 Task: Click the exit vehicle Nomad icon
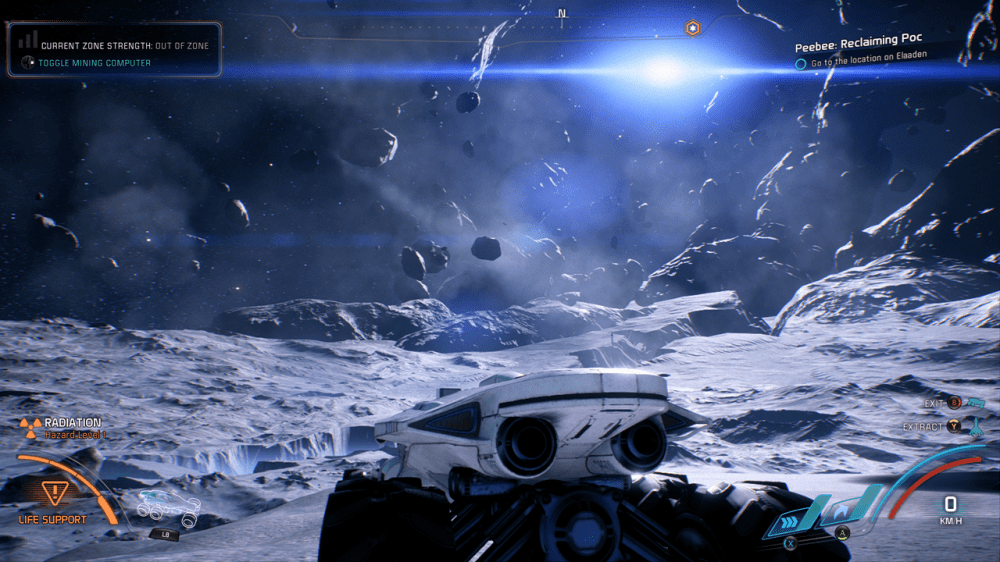976,402
